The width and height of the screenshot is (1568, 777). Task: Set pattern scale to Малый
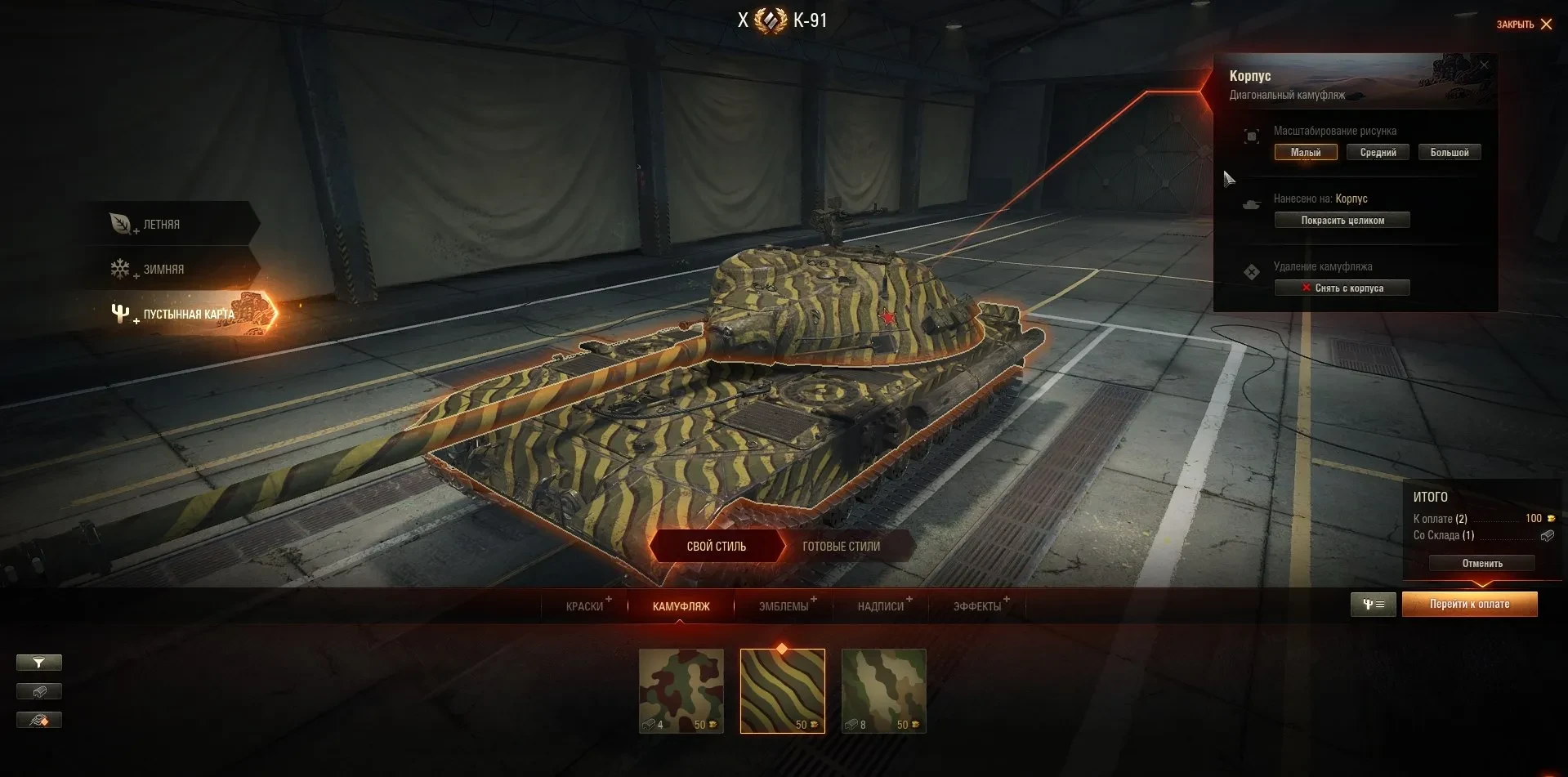1306,153
